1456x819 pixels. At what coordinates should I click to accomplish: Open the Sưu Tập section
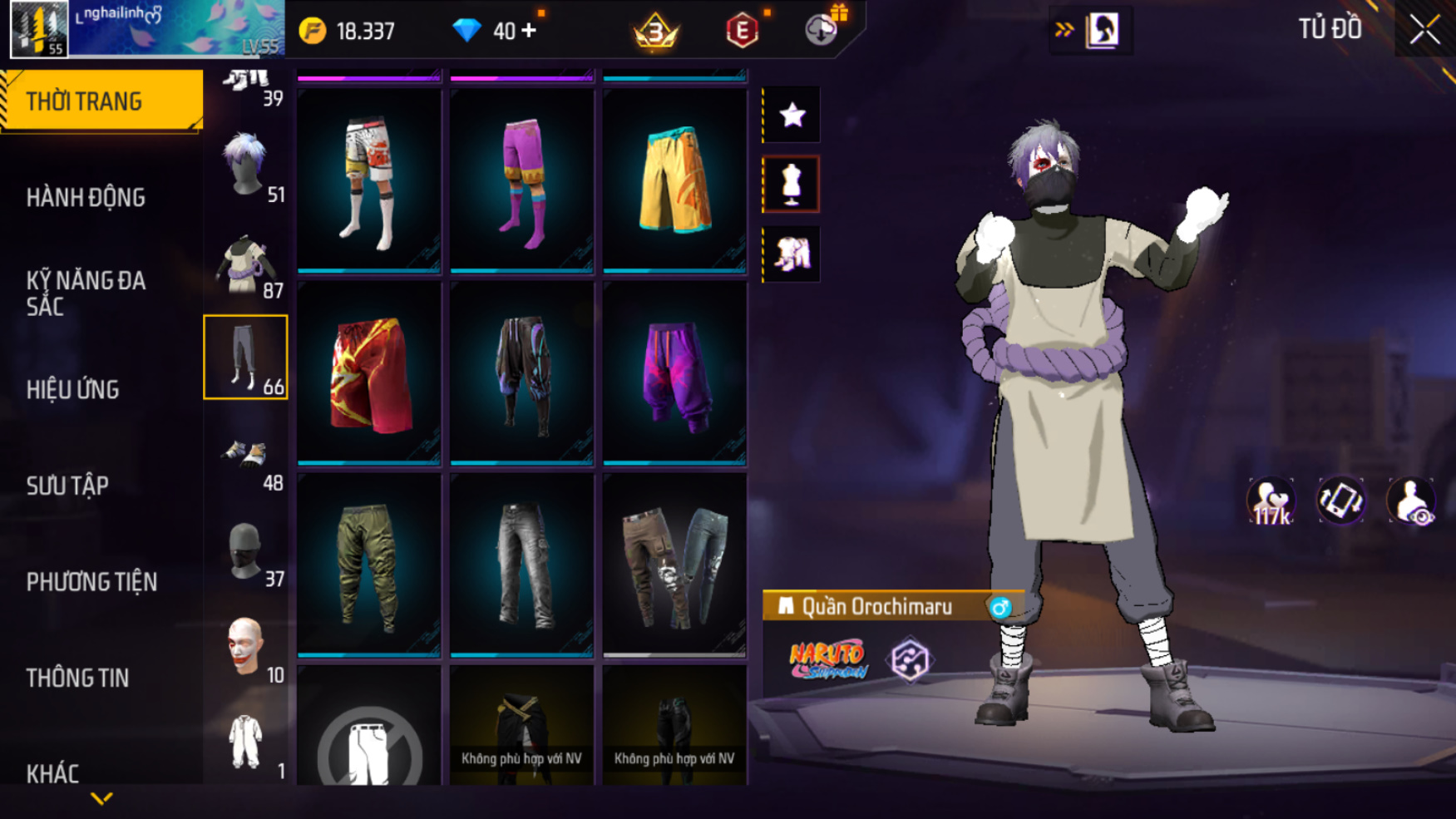(67, 486)
